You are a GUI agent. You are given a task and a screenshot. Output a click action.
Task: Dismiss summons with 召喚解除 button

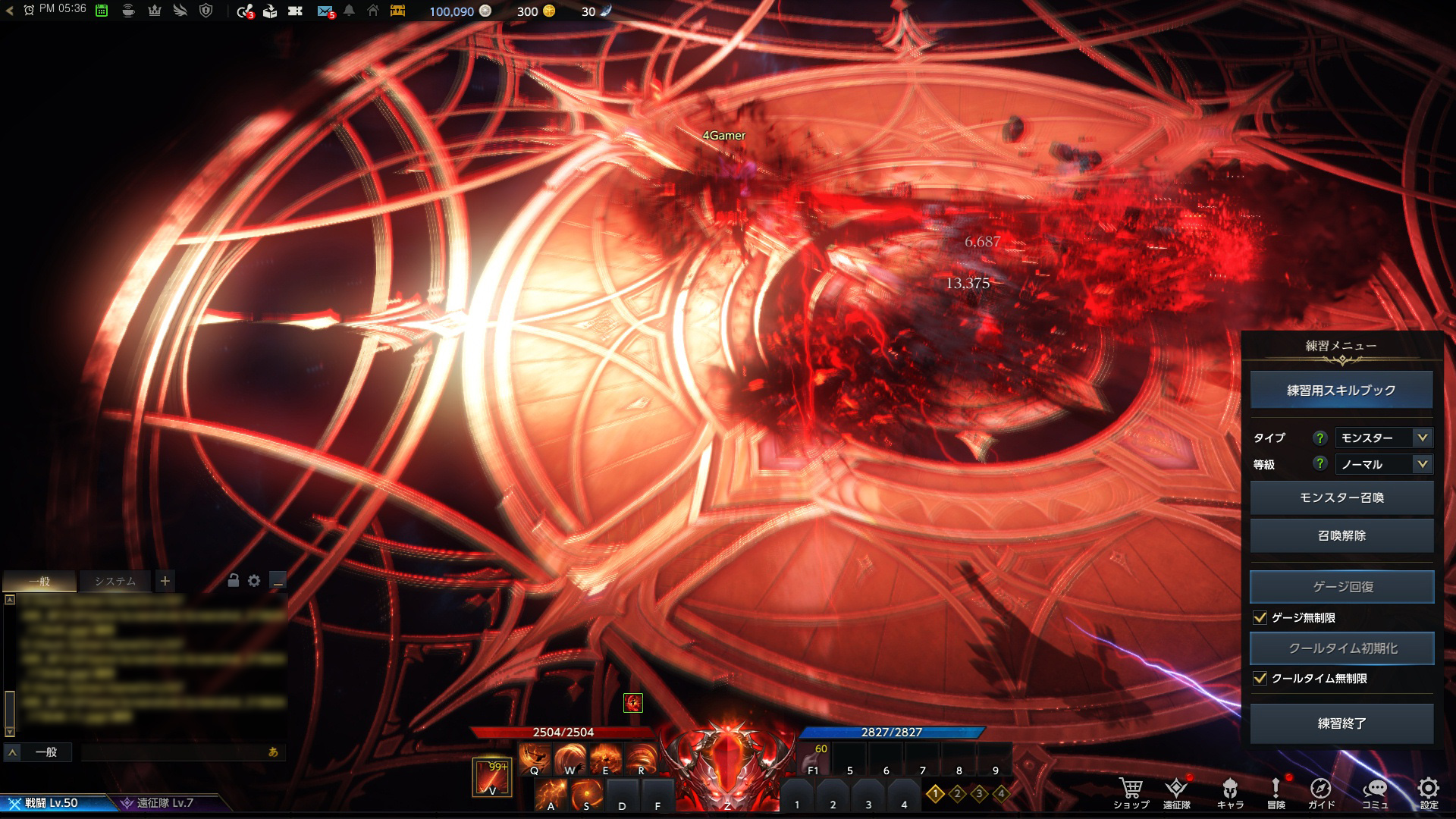click(x=1341, y=535)
